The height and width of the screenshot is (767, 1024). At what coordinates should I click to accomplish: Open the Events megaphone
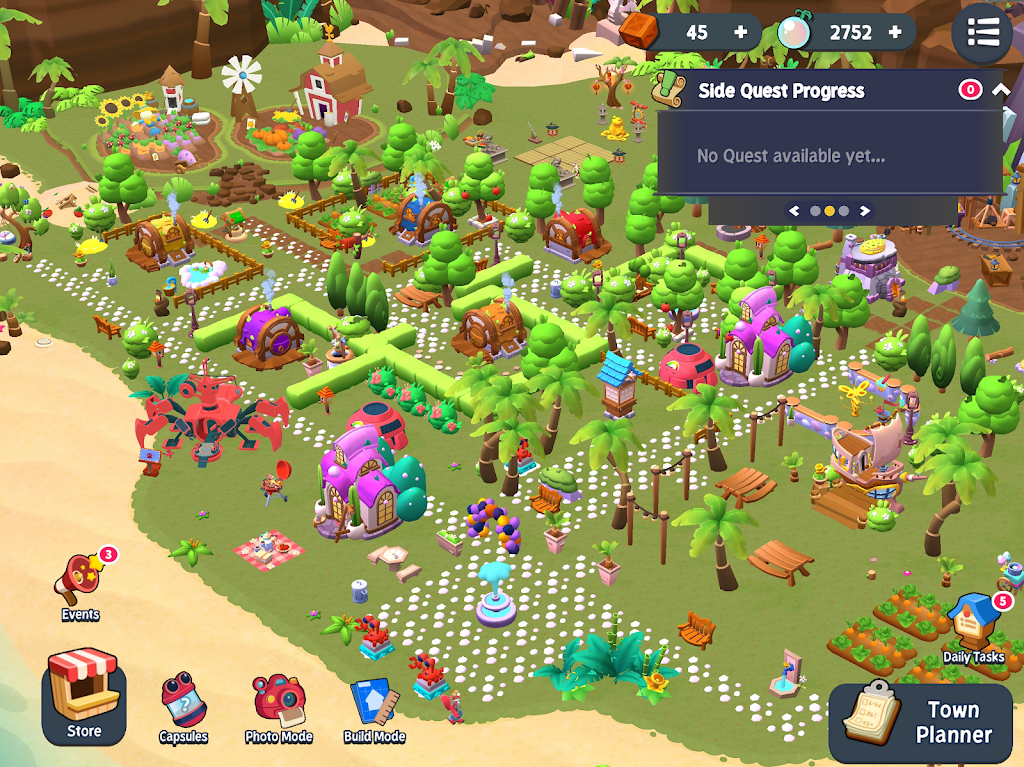click(x=81, y=583)
